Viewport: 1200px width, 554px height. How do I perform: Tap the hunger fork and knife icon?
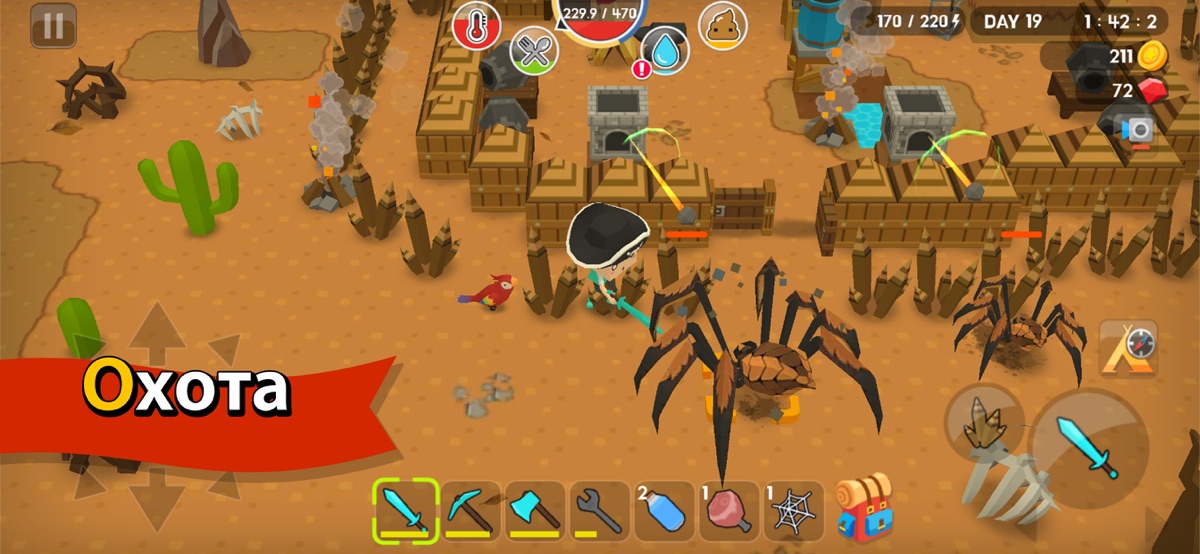click(x=534, y=51)
